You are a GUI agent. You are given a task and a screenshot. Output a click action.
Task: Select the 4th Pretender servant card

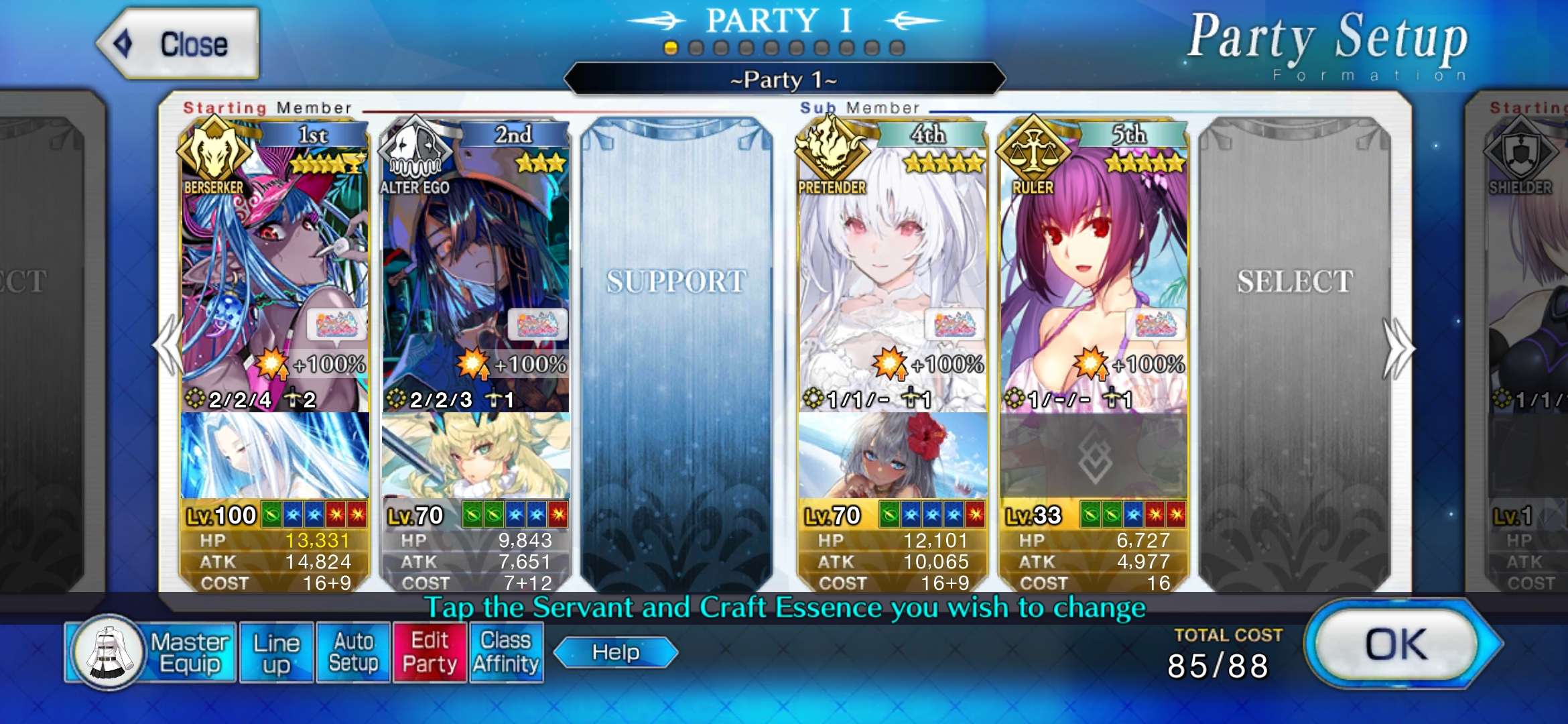(893, 268)
